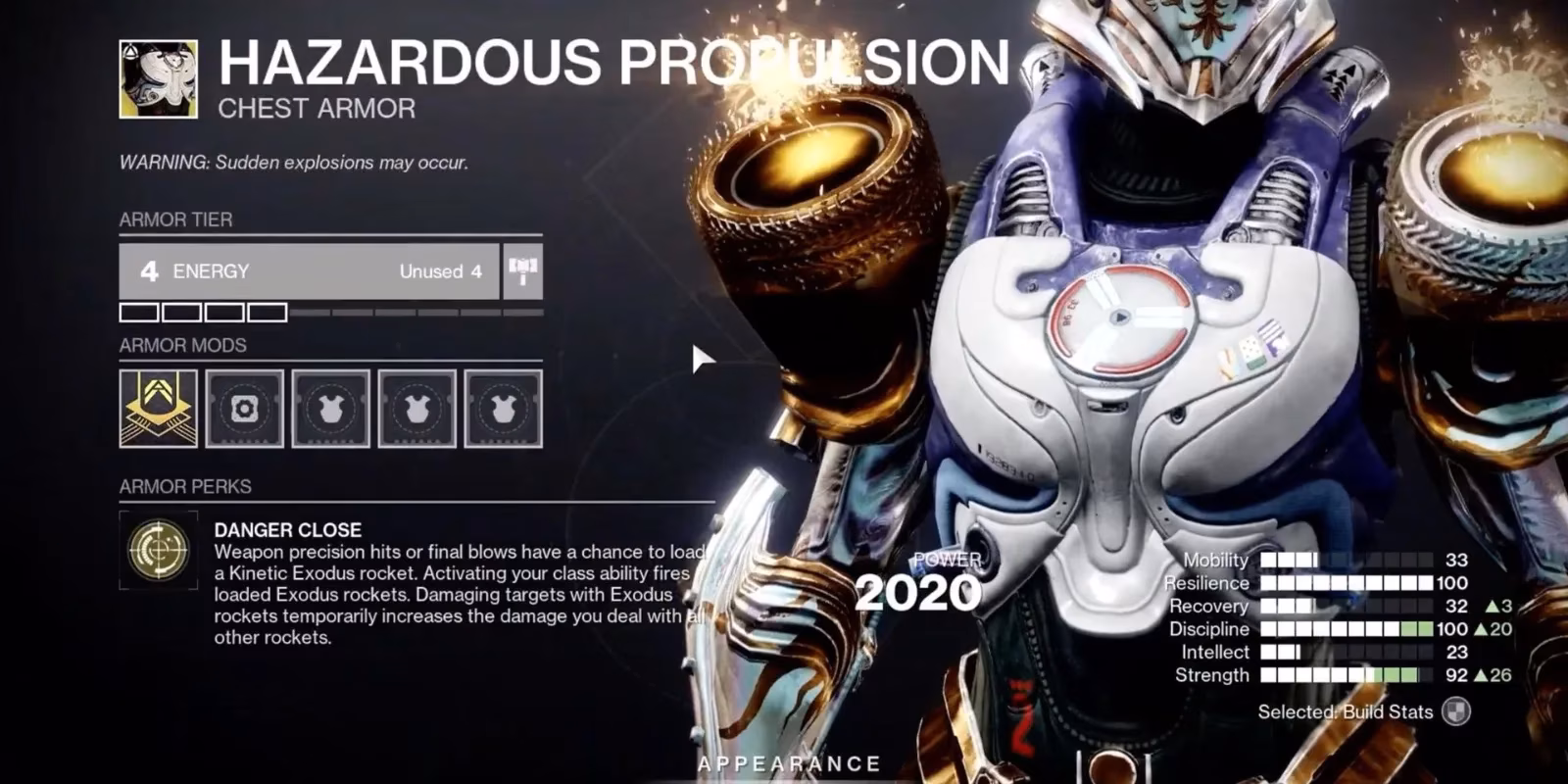Open the second empty chest mod slot
The width and height of the screenshot is (1568, 784).
pos(416,410)
